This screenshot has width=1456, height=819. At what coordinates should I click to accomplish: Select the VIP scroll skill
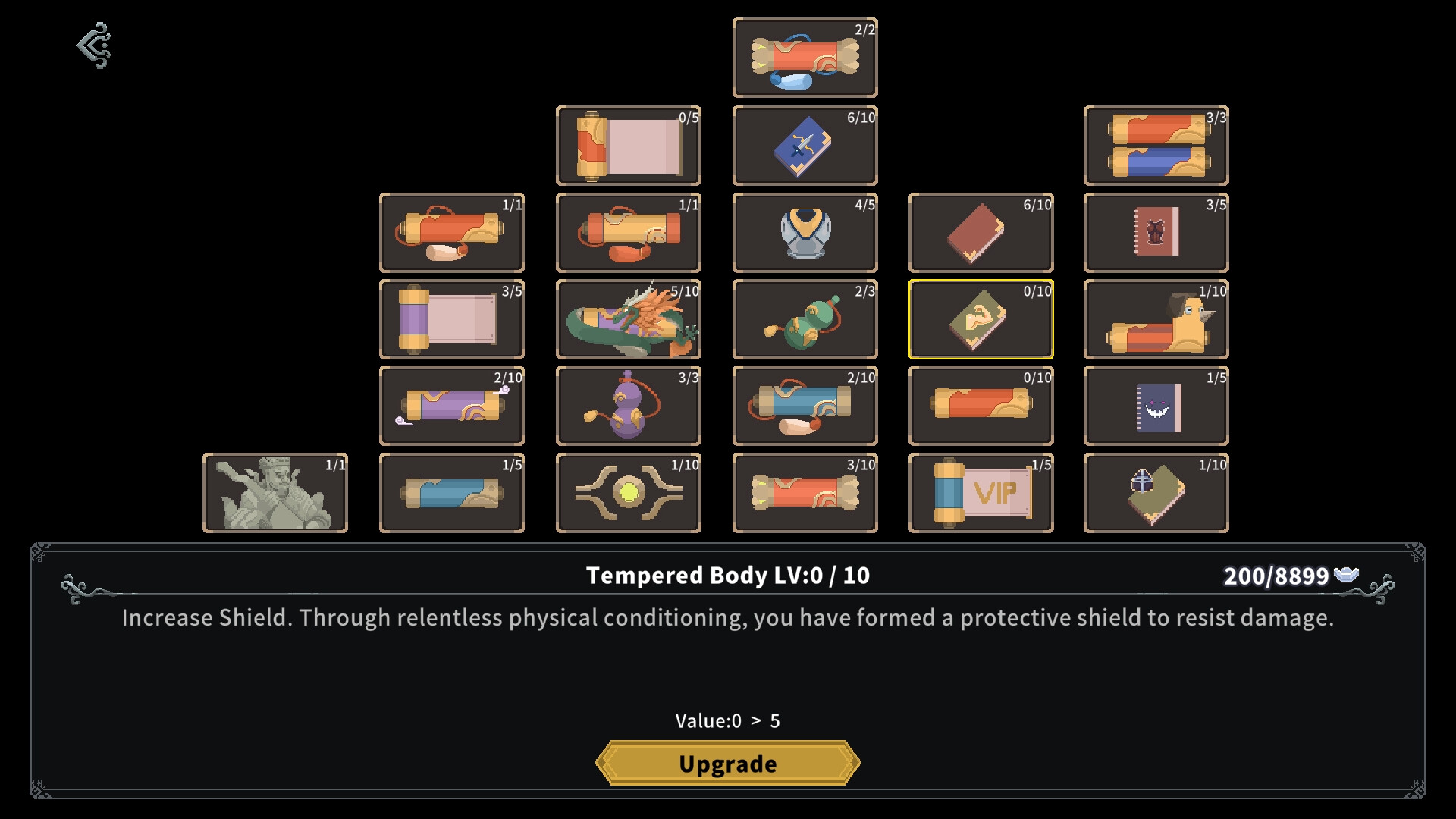pyautogui.click(x=981, y=492)
